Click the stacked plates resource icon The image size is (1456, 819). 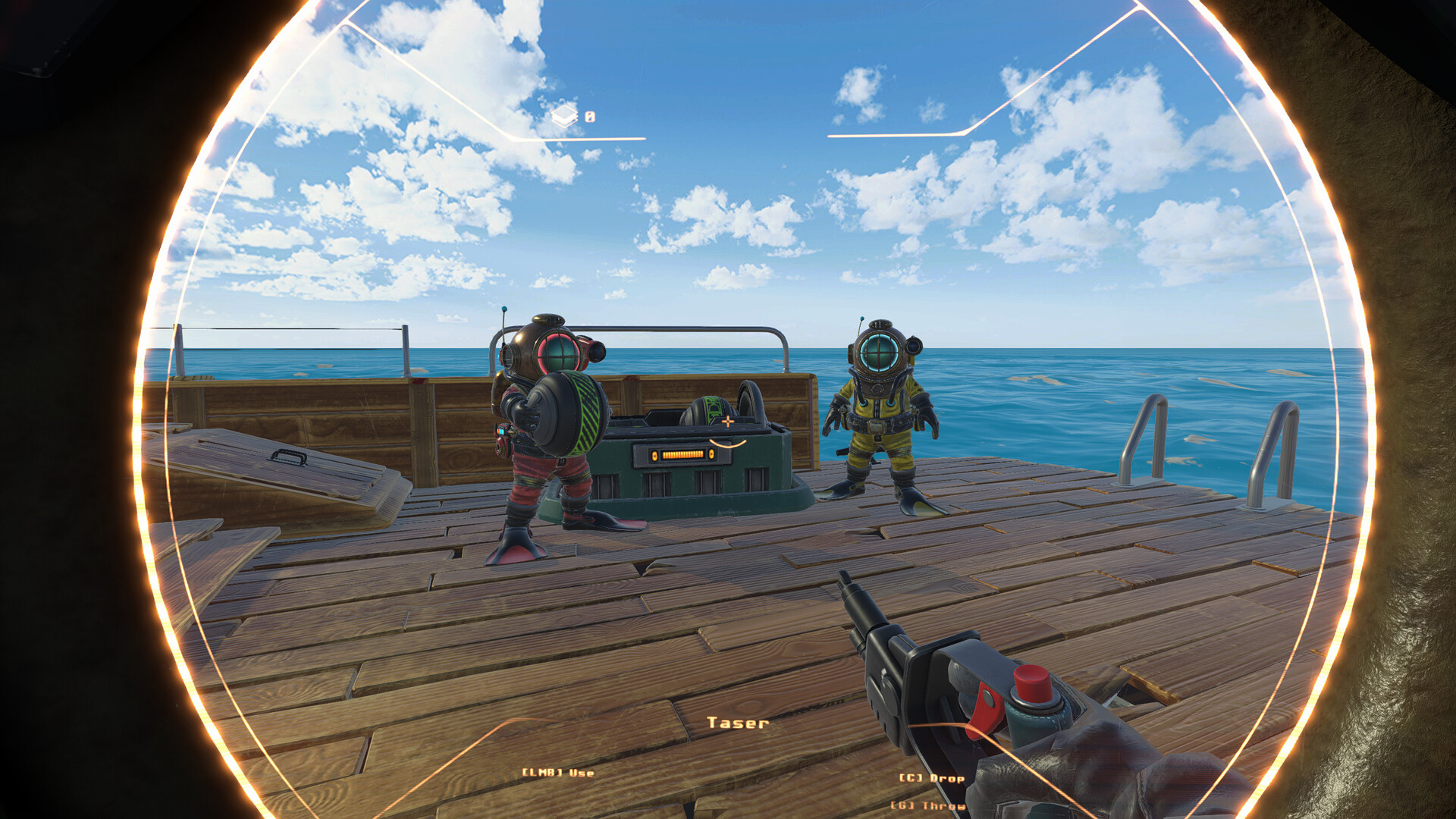pyautogui.click(x=564, y=116)
